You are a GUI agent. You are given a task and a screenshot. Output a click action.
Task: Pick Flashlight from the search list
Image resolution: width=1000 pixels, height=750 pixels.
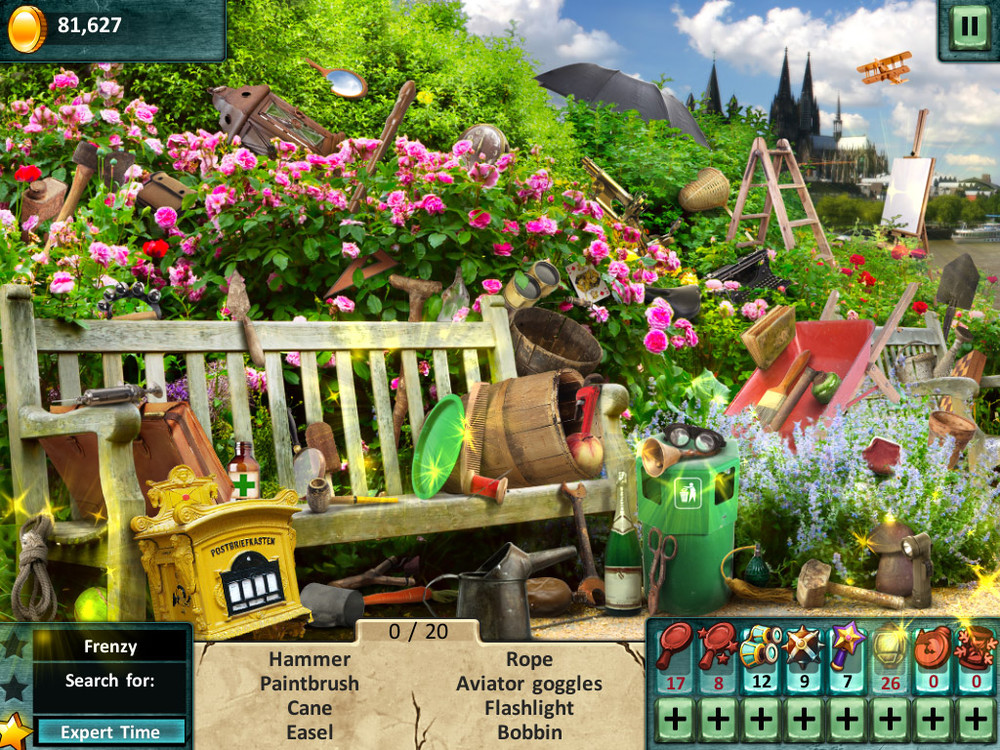(x=529, y=708)
